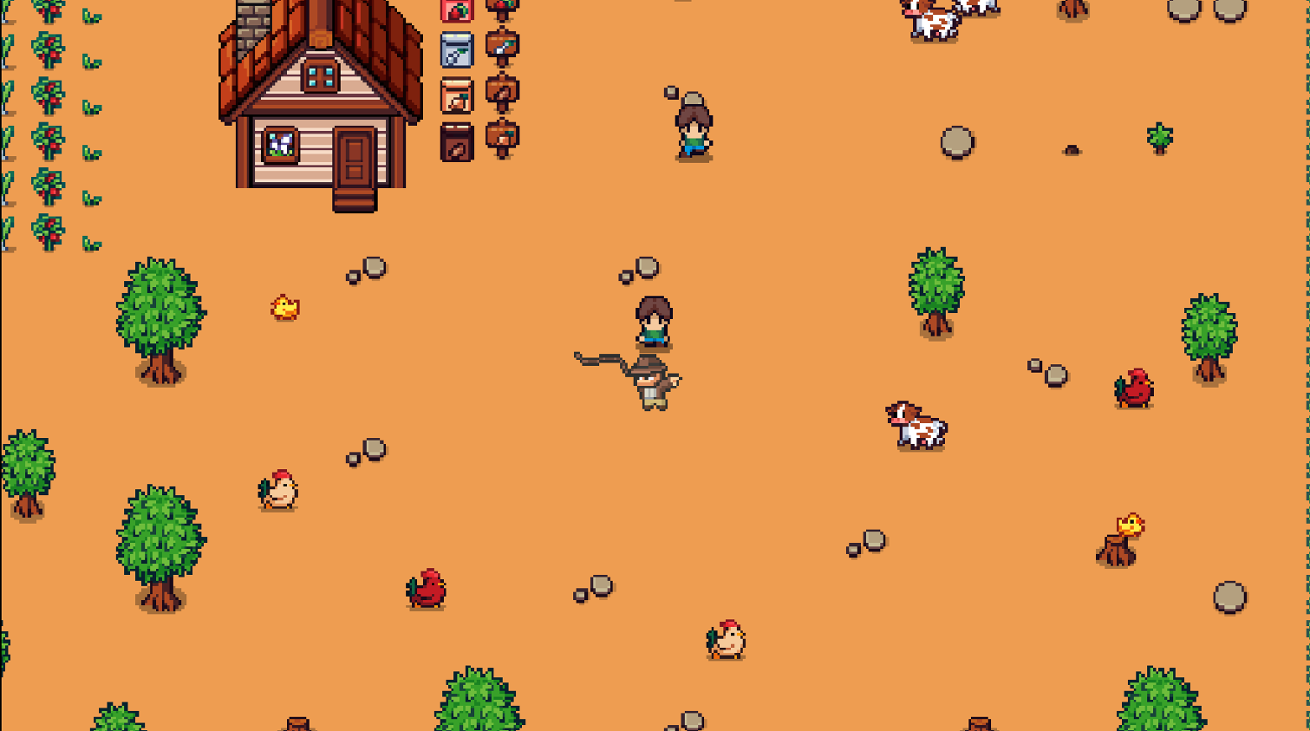Screen dimensions: 1310x731
Task: Select the tan pumpkin sack icon
Action: coord(456,96)
